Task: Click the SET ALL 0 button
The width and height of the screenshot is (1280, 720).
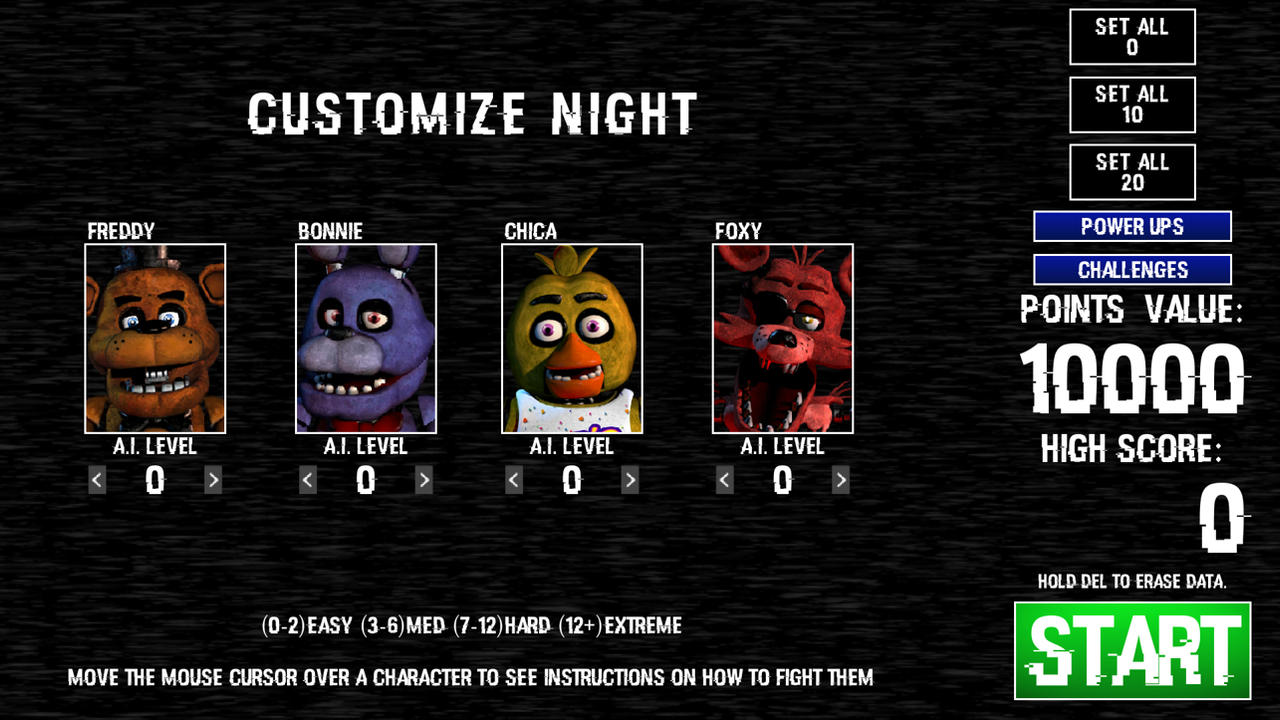Action: (1133, 36)
